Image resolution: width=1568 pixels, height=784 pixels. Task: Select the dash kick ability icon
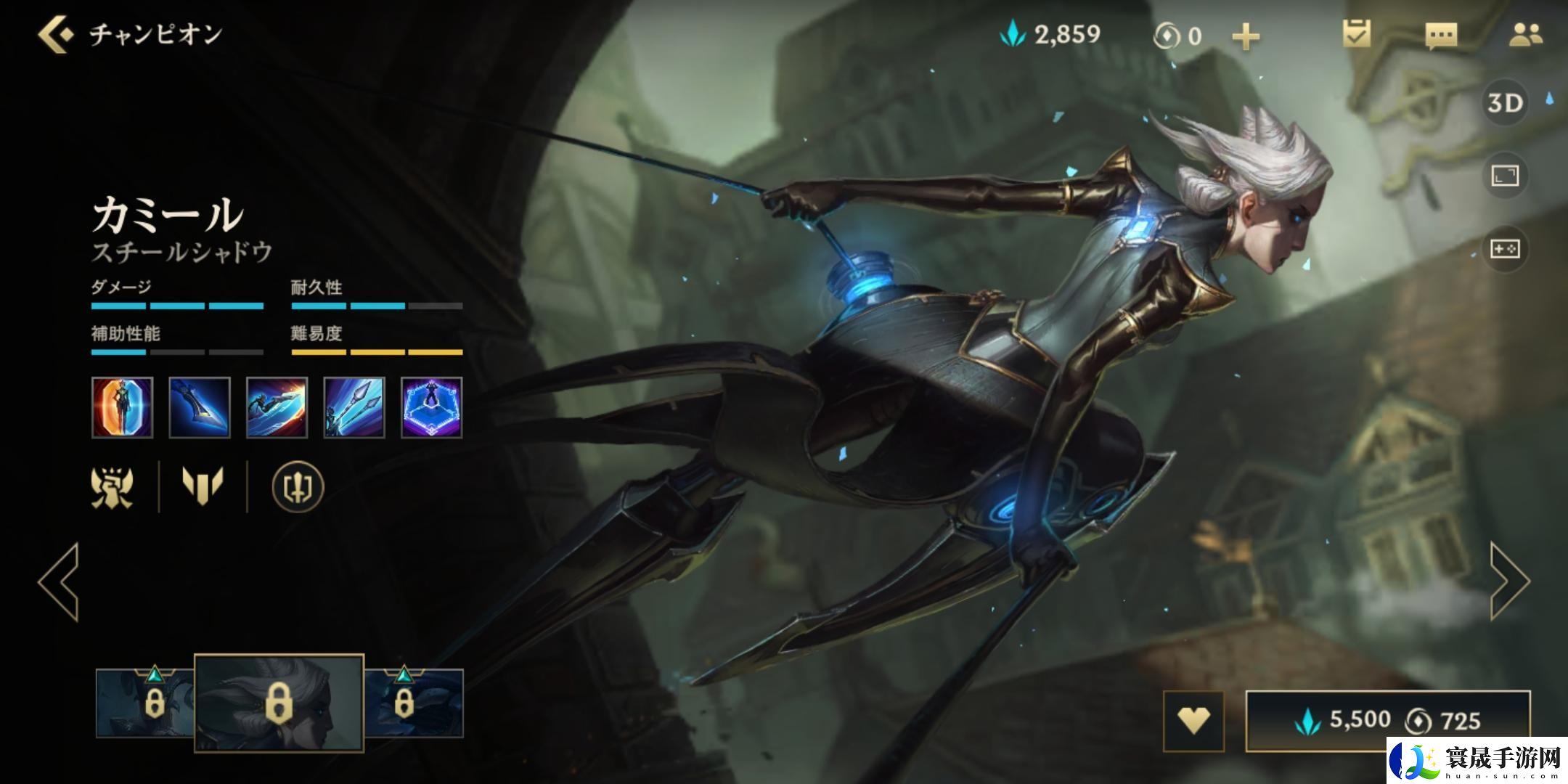tap(277, 407)
